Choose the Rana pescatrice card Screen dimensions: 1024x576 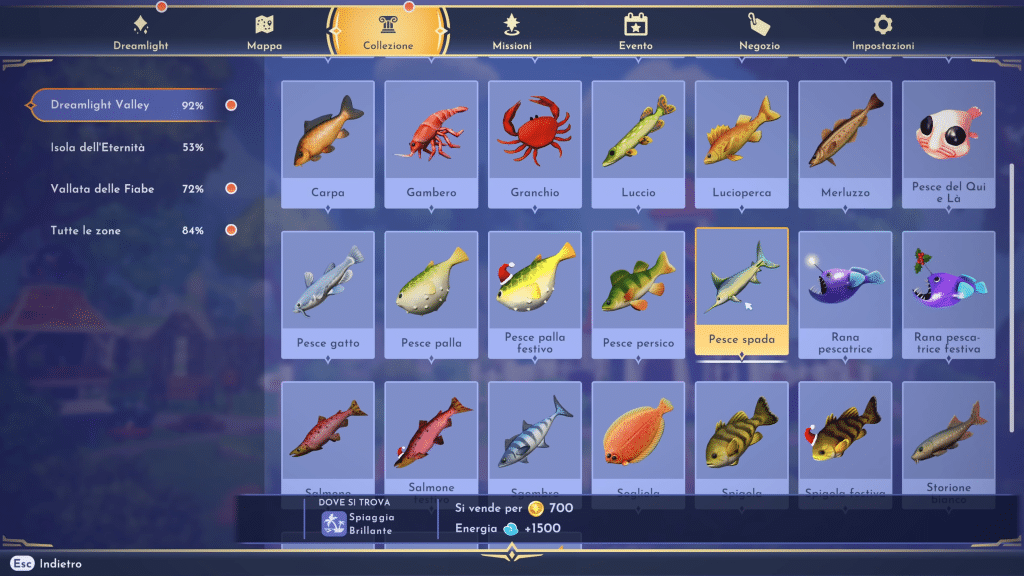pyautogui.click(x=845, y=294)
